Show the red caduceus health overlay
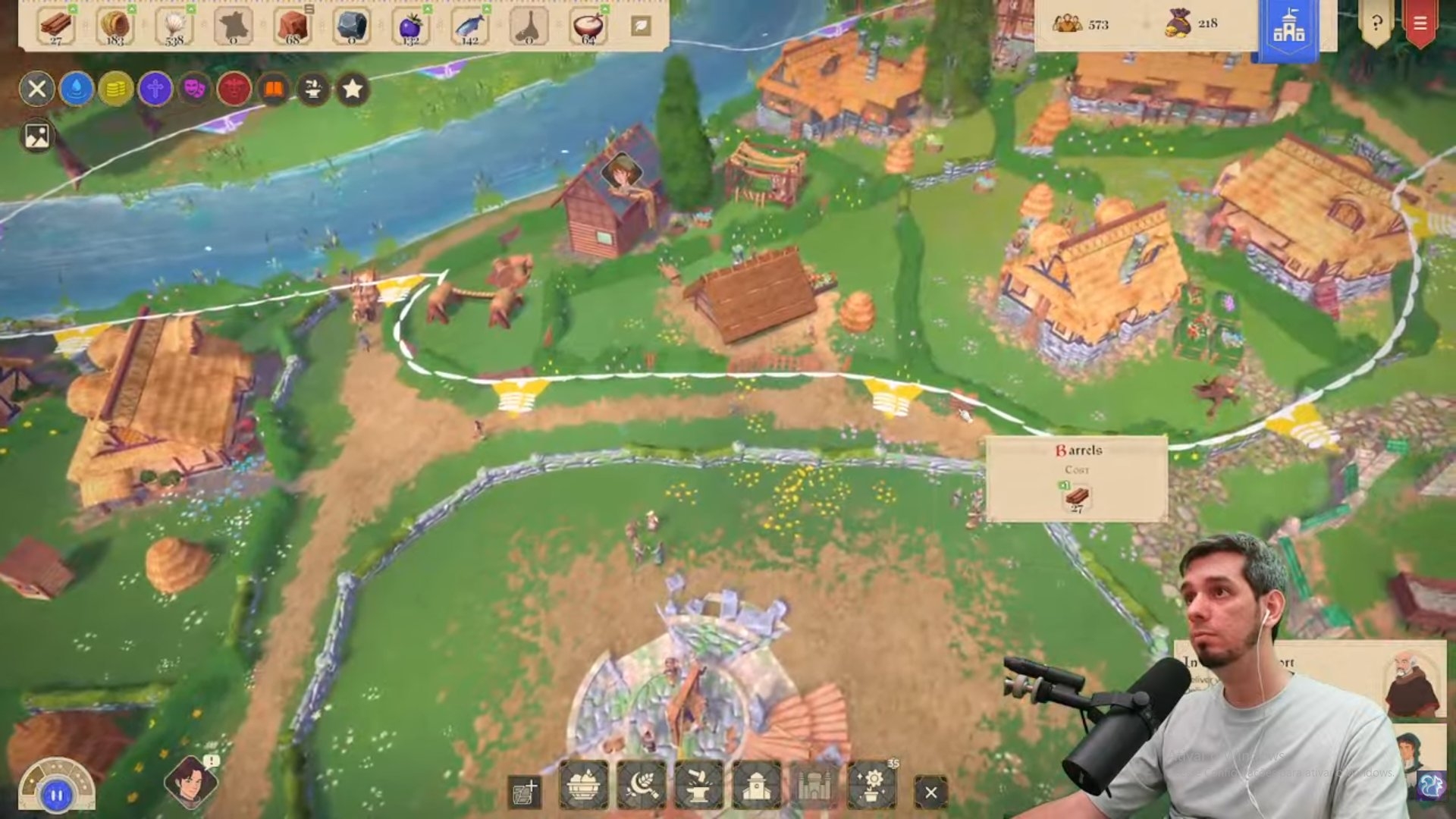 (234, 89)
